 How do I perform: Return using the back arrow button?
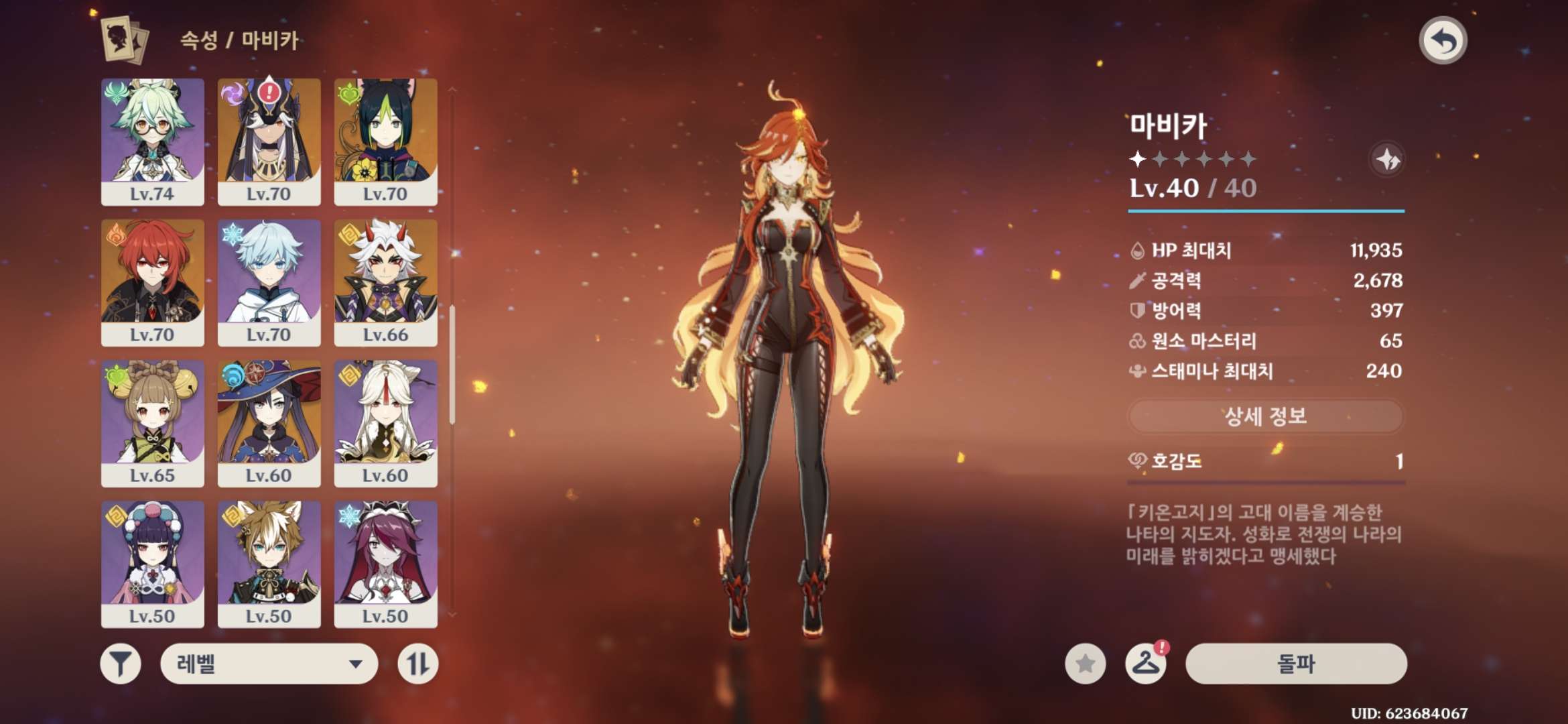[1443, 41]
